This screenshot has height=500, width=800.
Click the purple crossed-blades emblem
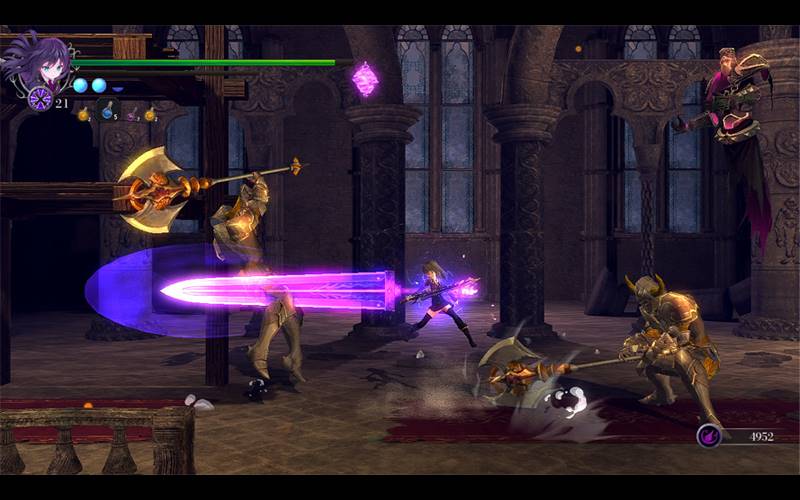(40, 98)
